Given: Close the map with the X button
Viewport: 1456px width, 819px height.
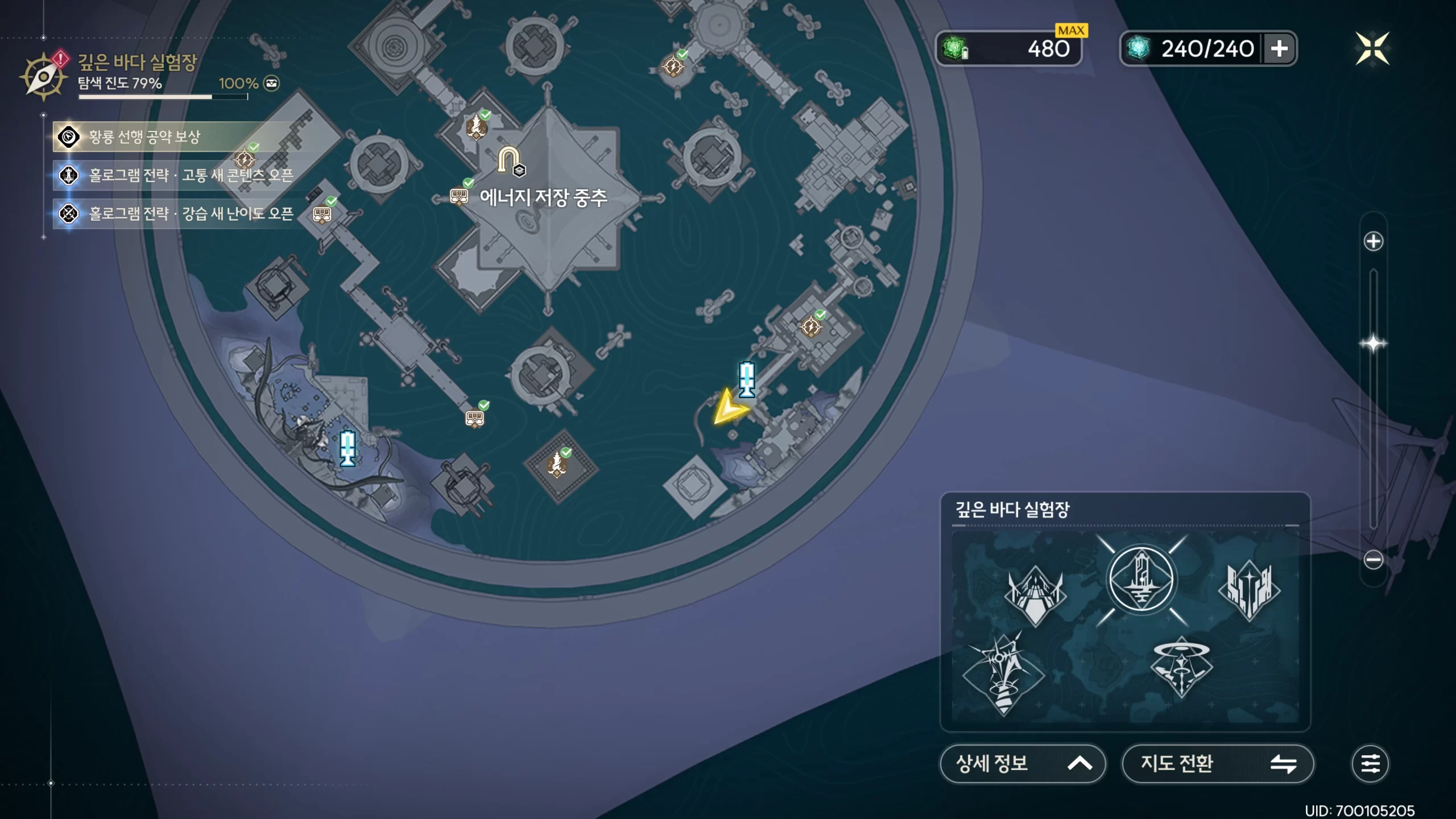Looking at the screenshot, I should [1372, 48].
